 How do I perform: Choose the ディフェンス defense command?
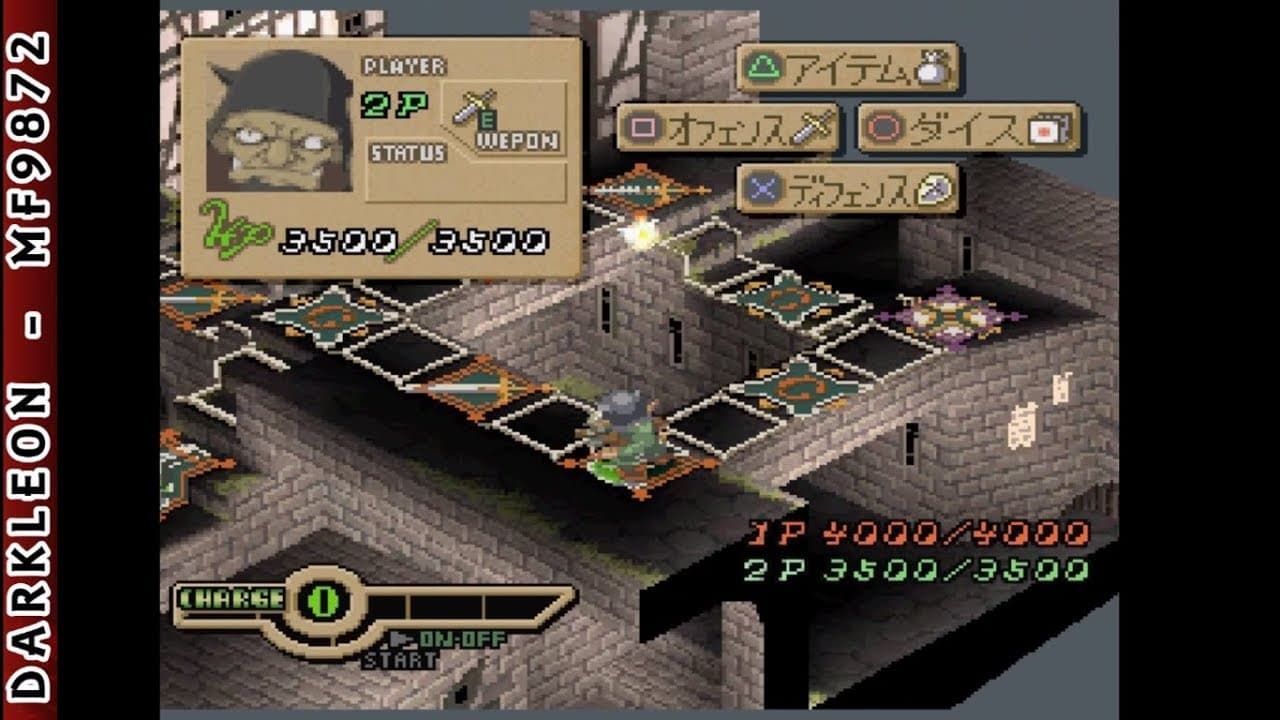pos(847,188)
